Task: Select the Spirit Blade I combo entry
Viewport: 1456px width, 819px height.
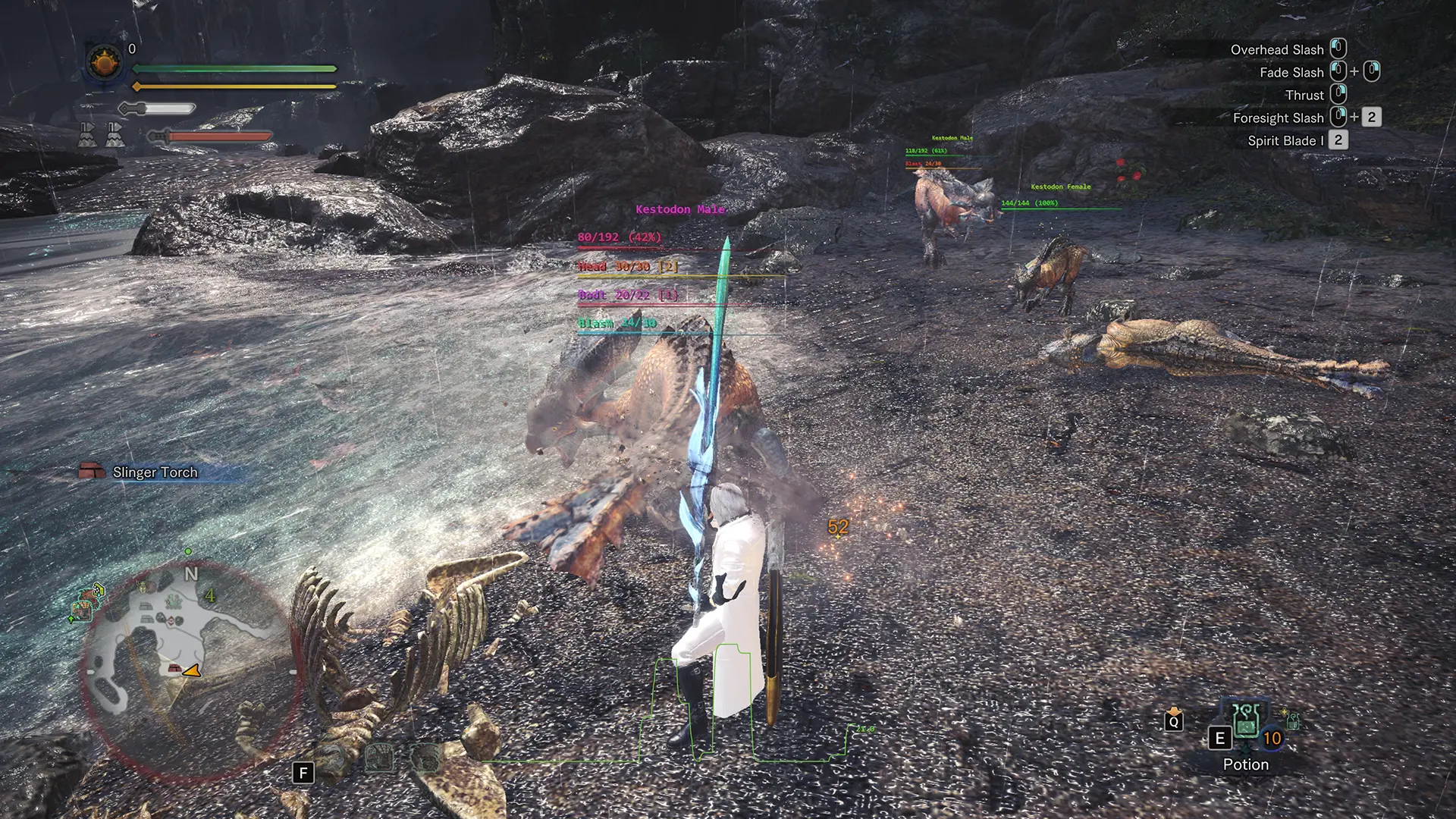Action: click(x=1285, y=140)
